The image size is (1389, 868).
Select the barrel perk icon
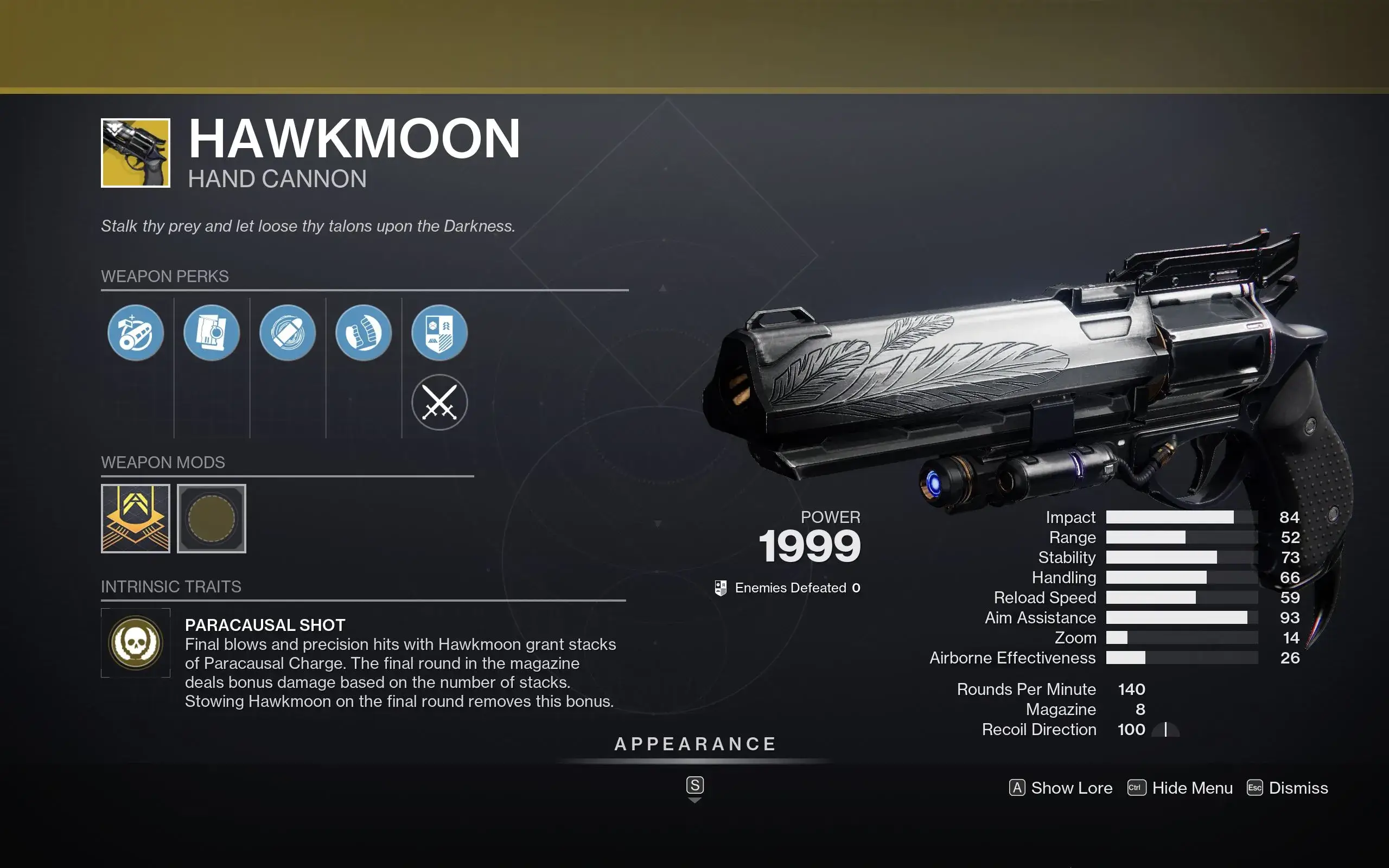(x=136, y=333)
